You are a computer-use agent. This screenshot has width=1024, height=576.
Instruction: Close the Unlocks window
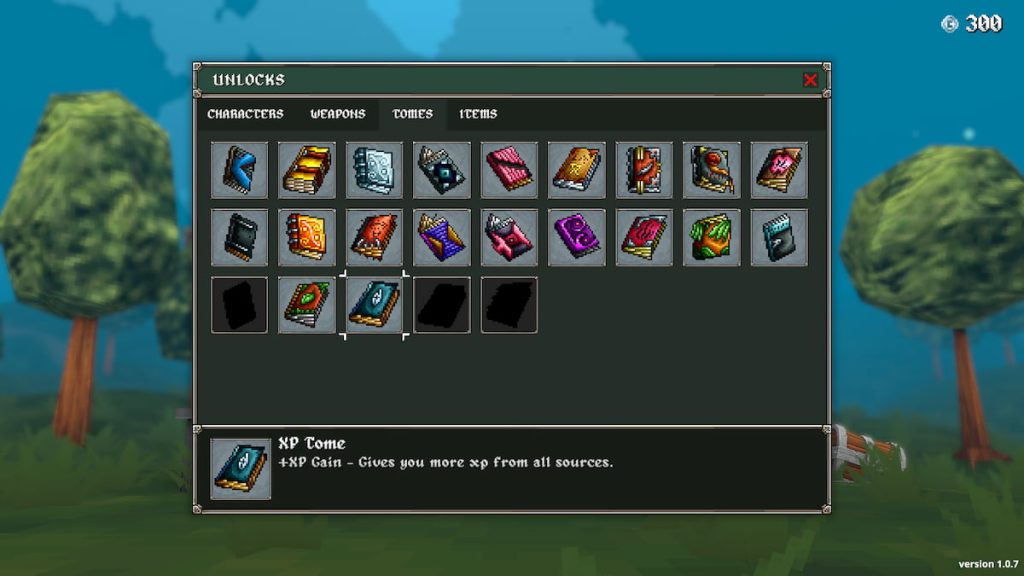[810, 80]
